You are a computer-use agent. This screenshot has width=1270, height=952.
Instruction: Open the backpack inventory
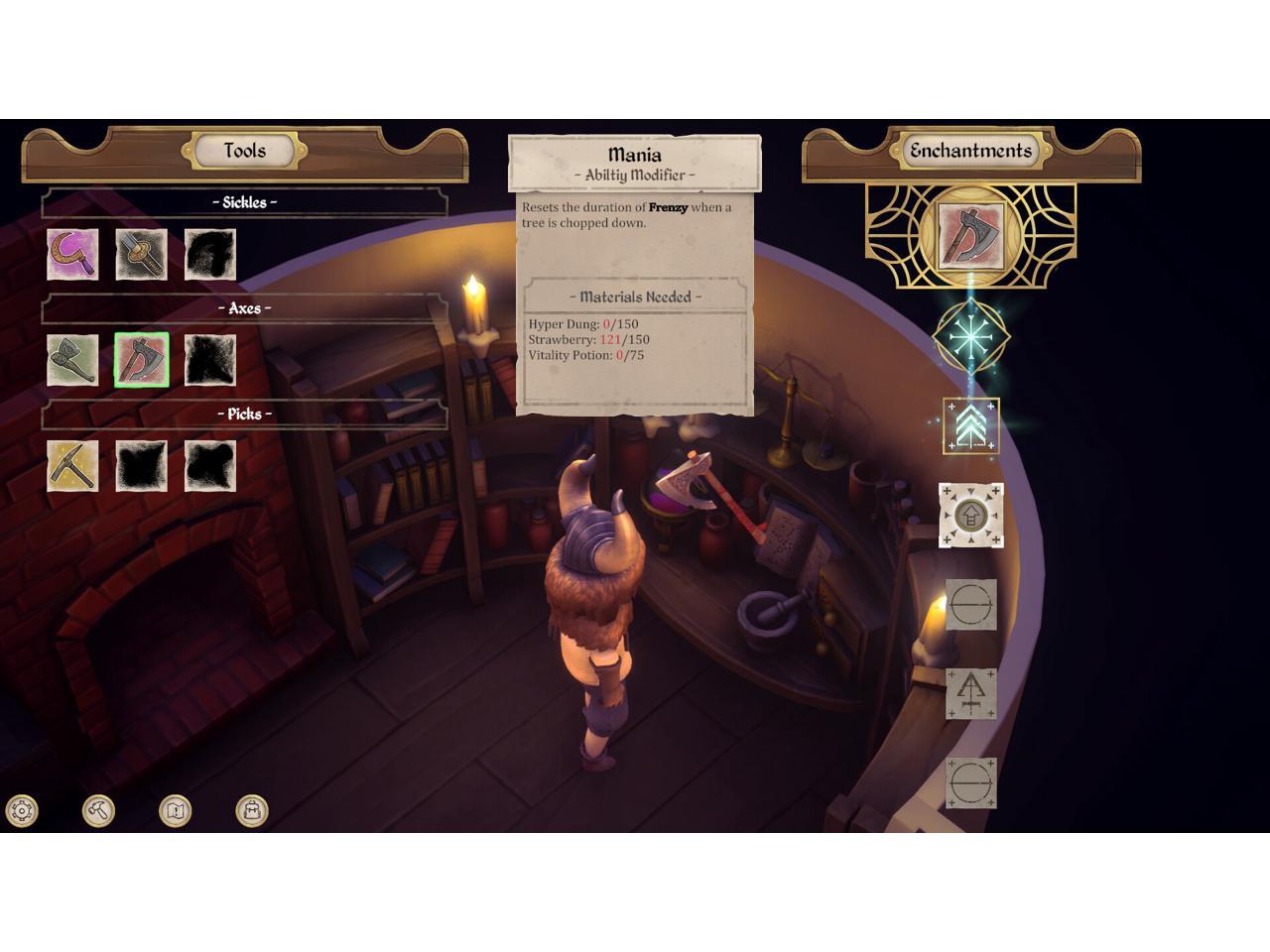click(252, 810)
